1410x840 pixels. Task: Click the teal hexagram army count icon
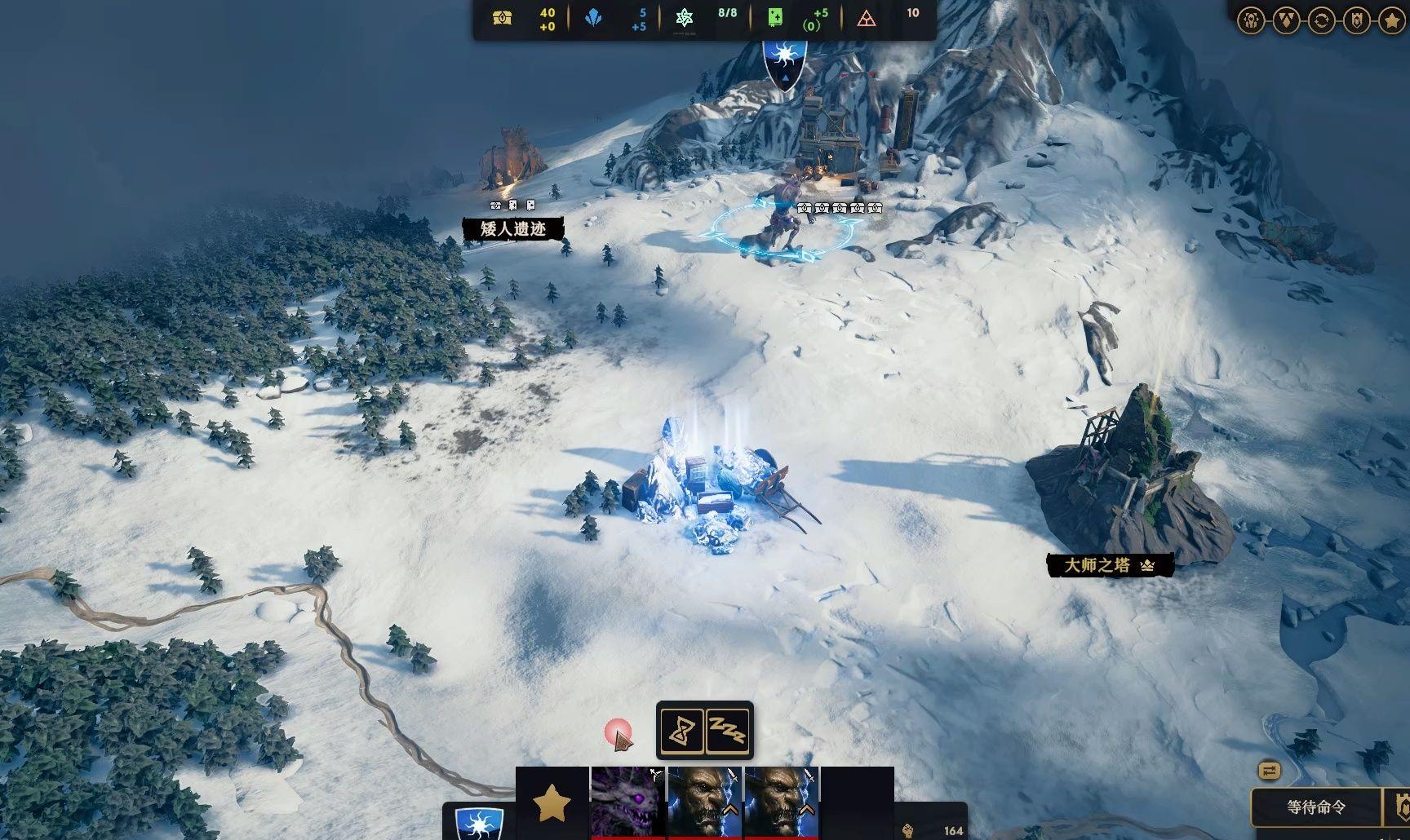(684, 19)
